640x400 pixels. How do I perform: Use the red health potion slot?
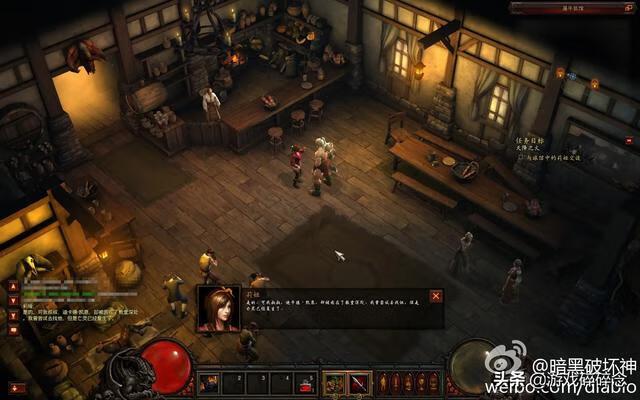[x=305, y=382]
